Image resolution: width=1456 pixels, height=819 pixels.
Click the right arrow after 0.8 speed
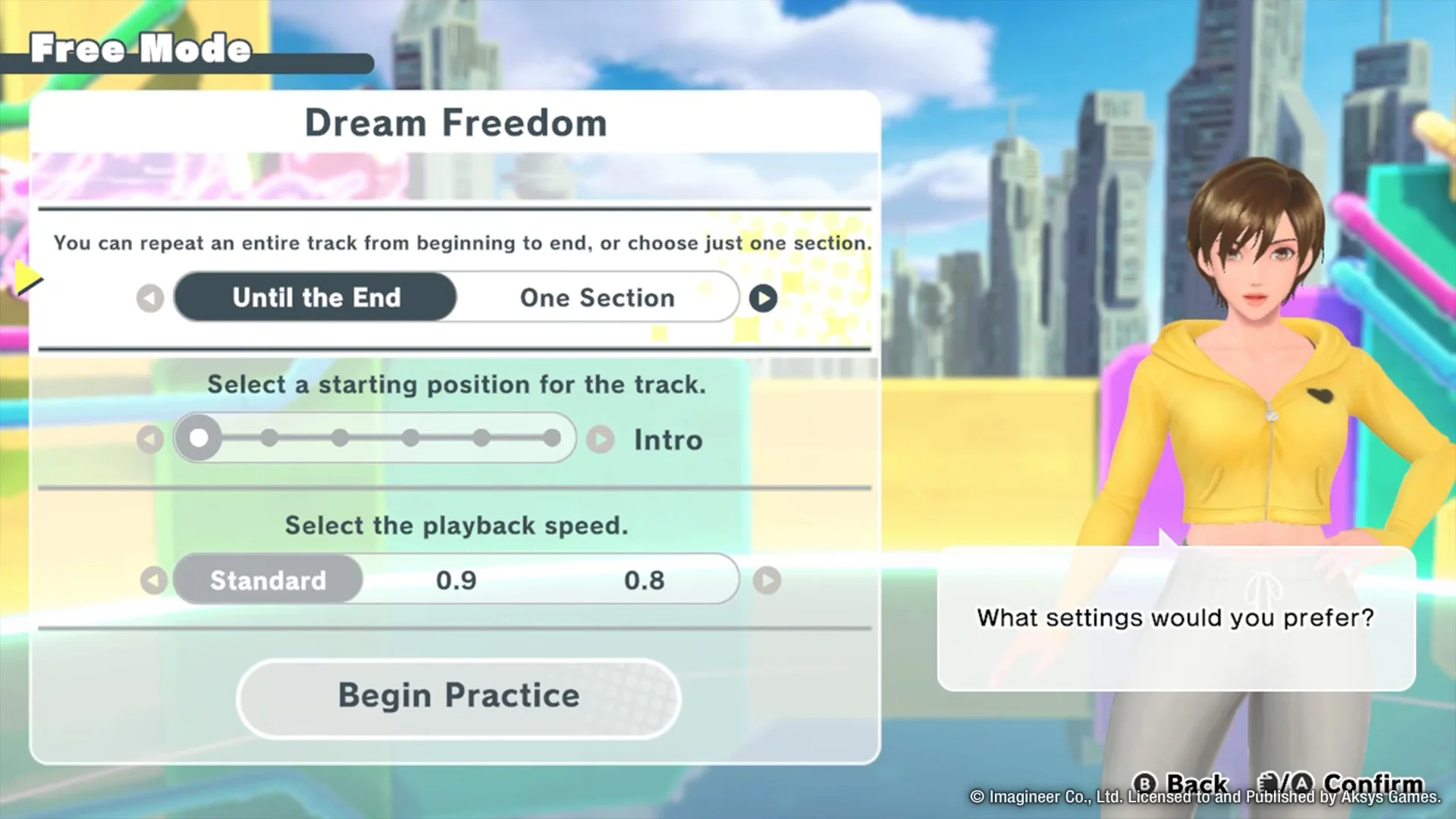click(767, 580)
